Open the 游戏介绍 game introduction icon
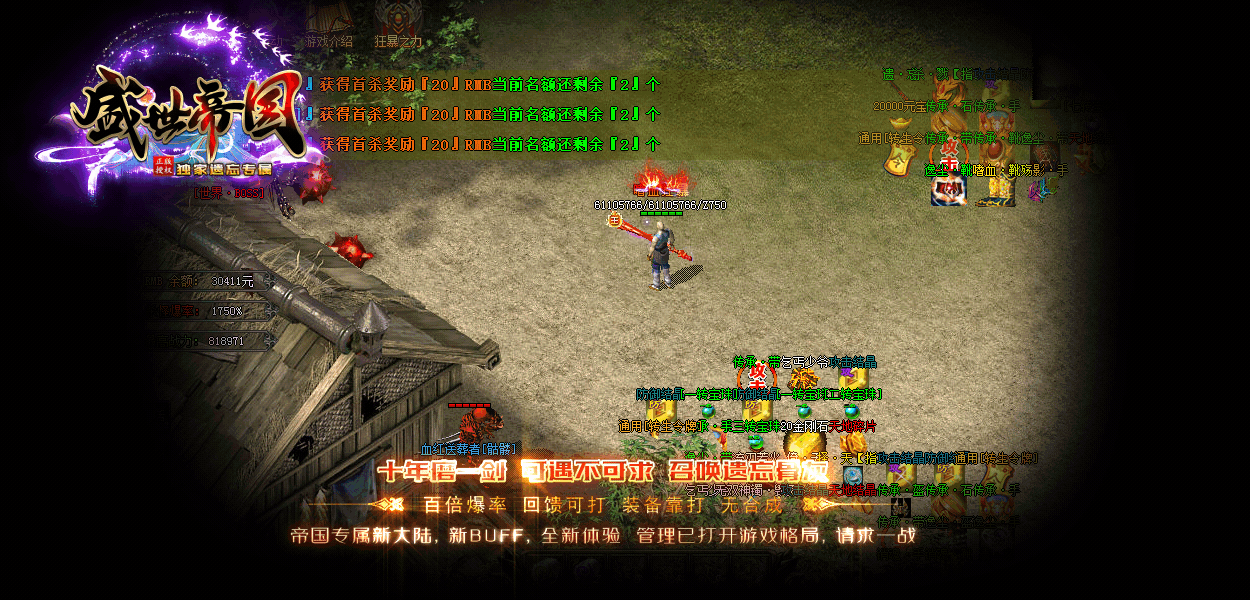 click(x=329, y=25)
